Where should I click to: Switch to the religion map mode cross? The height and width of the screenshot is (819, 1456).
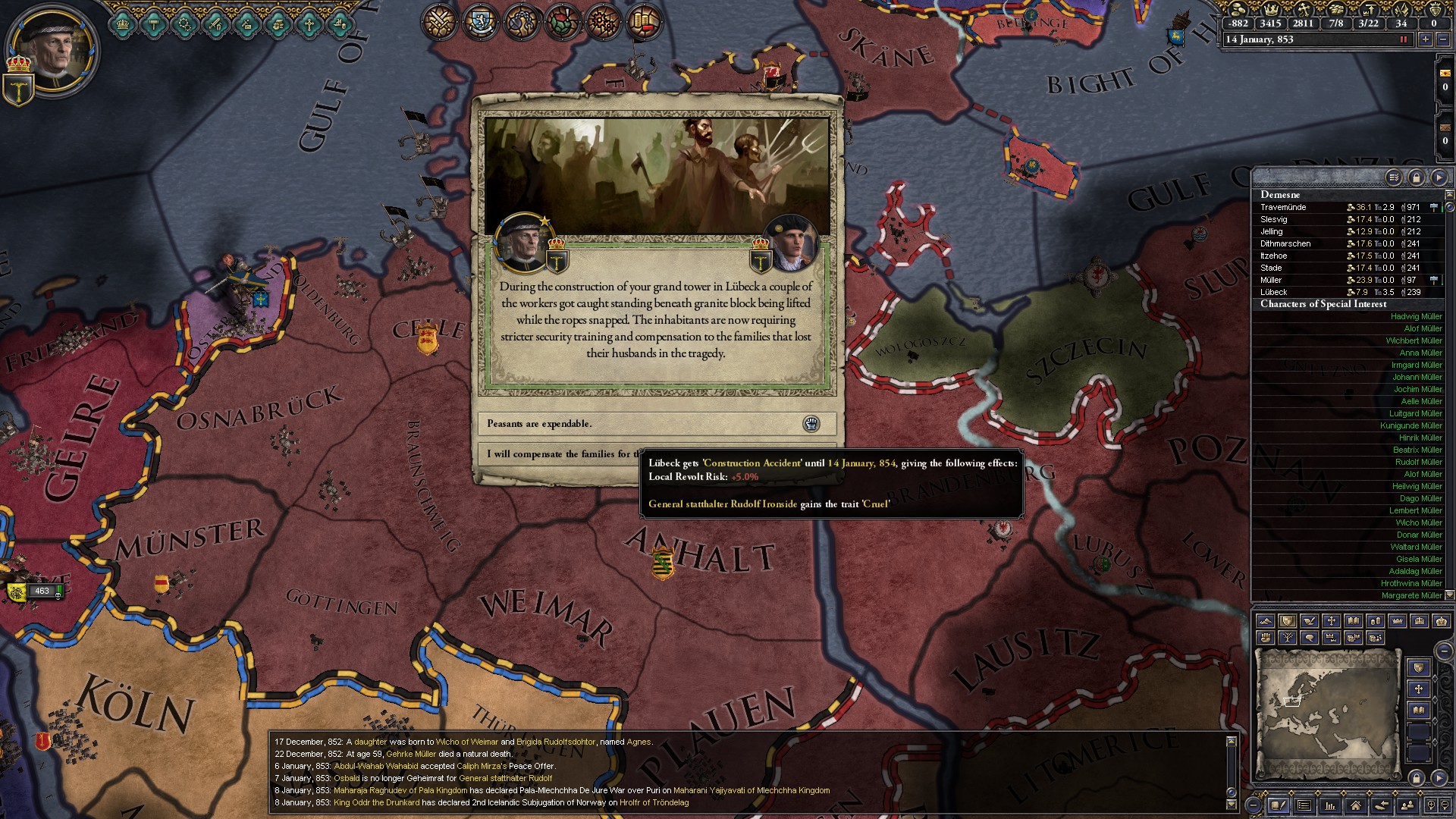[1331, 621]
